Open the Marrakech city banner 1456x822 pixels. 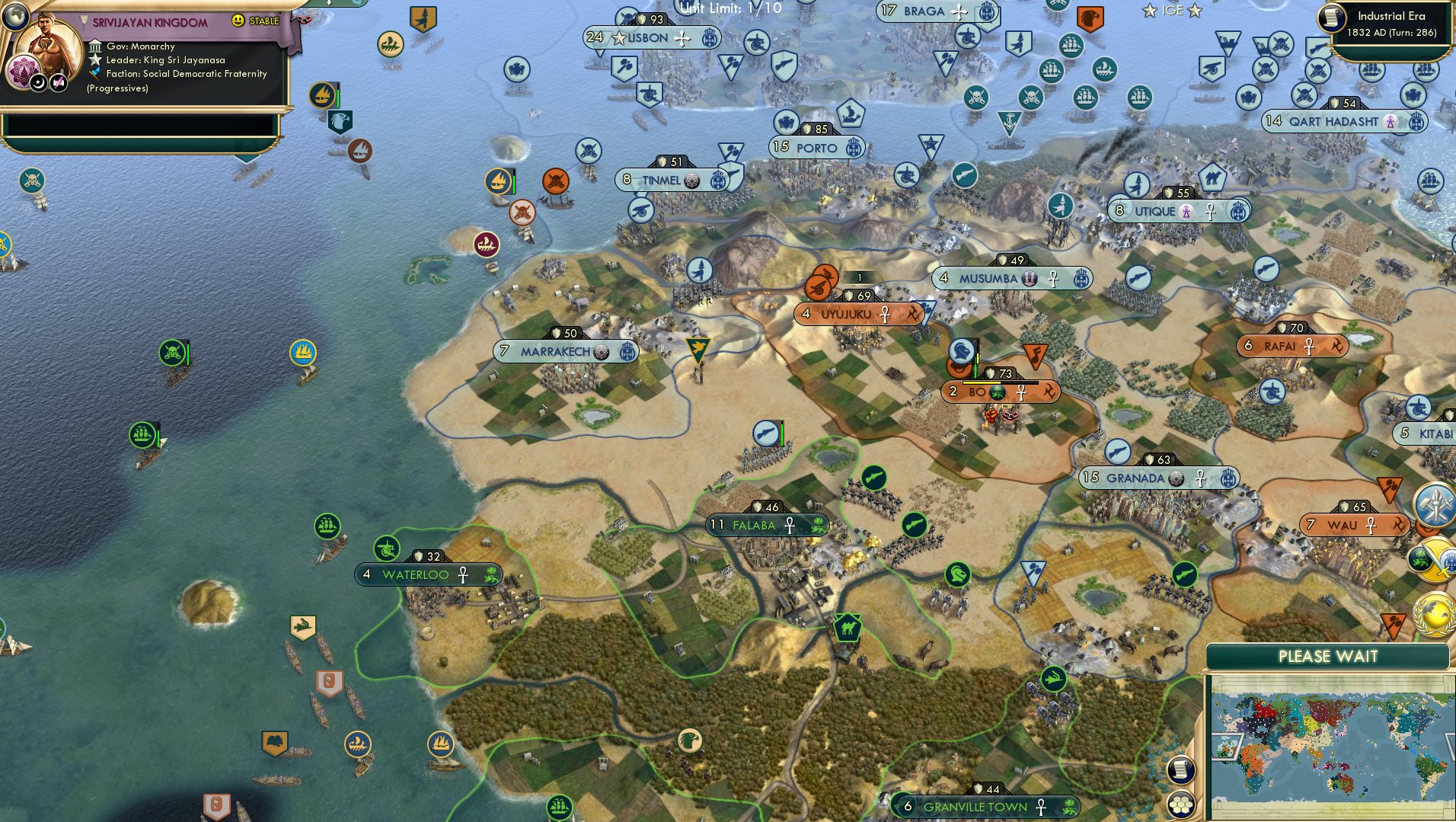567,352
